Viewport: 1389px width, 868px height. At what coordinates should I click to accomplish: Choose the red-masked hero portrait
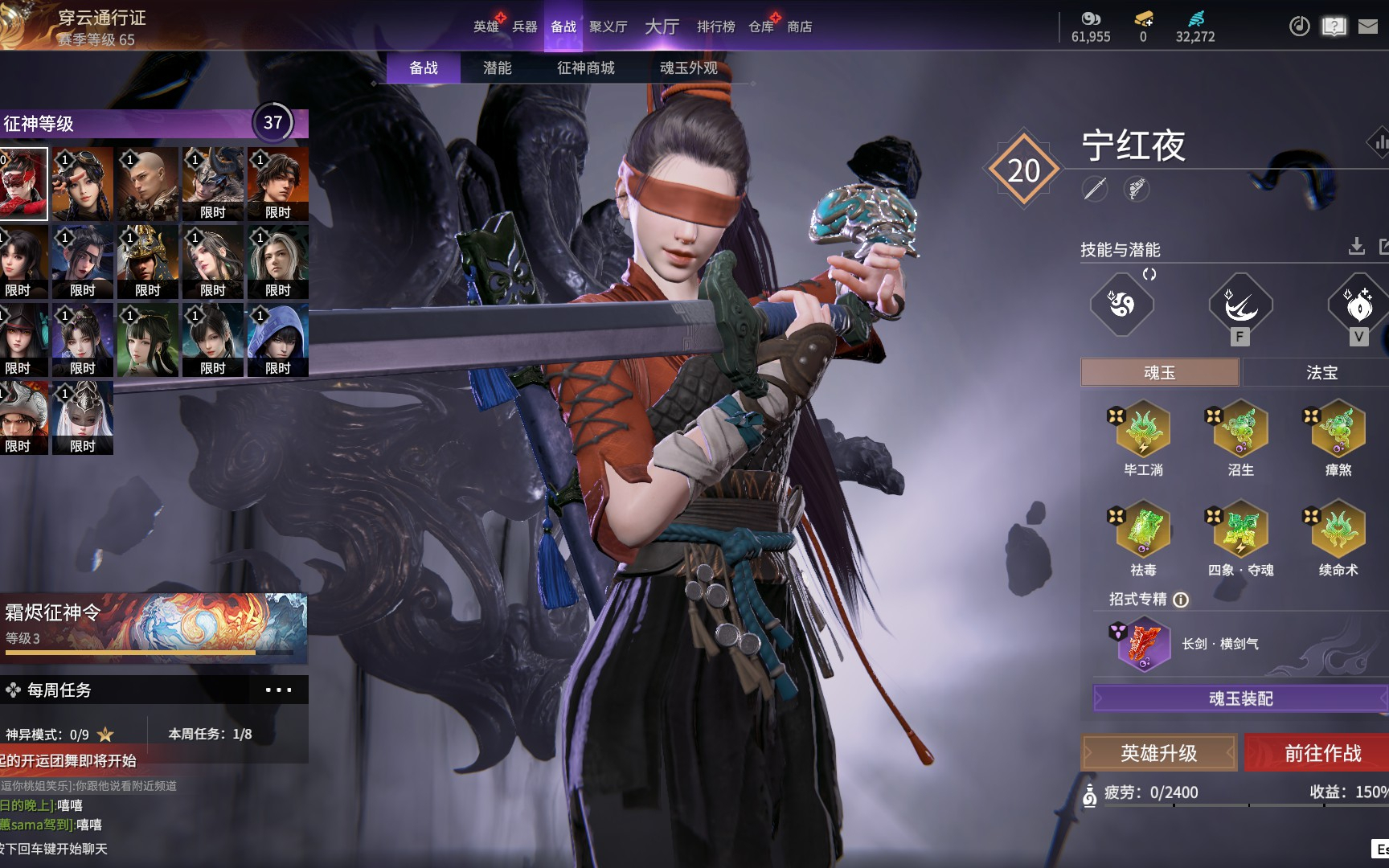pos(23,183)
